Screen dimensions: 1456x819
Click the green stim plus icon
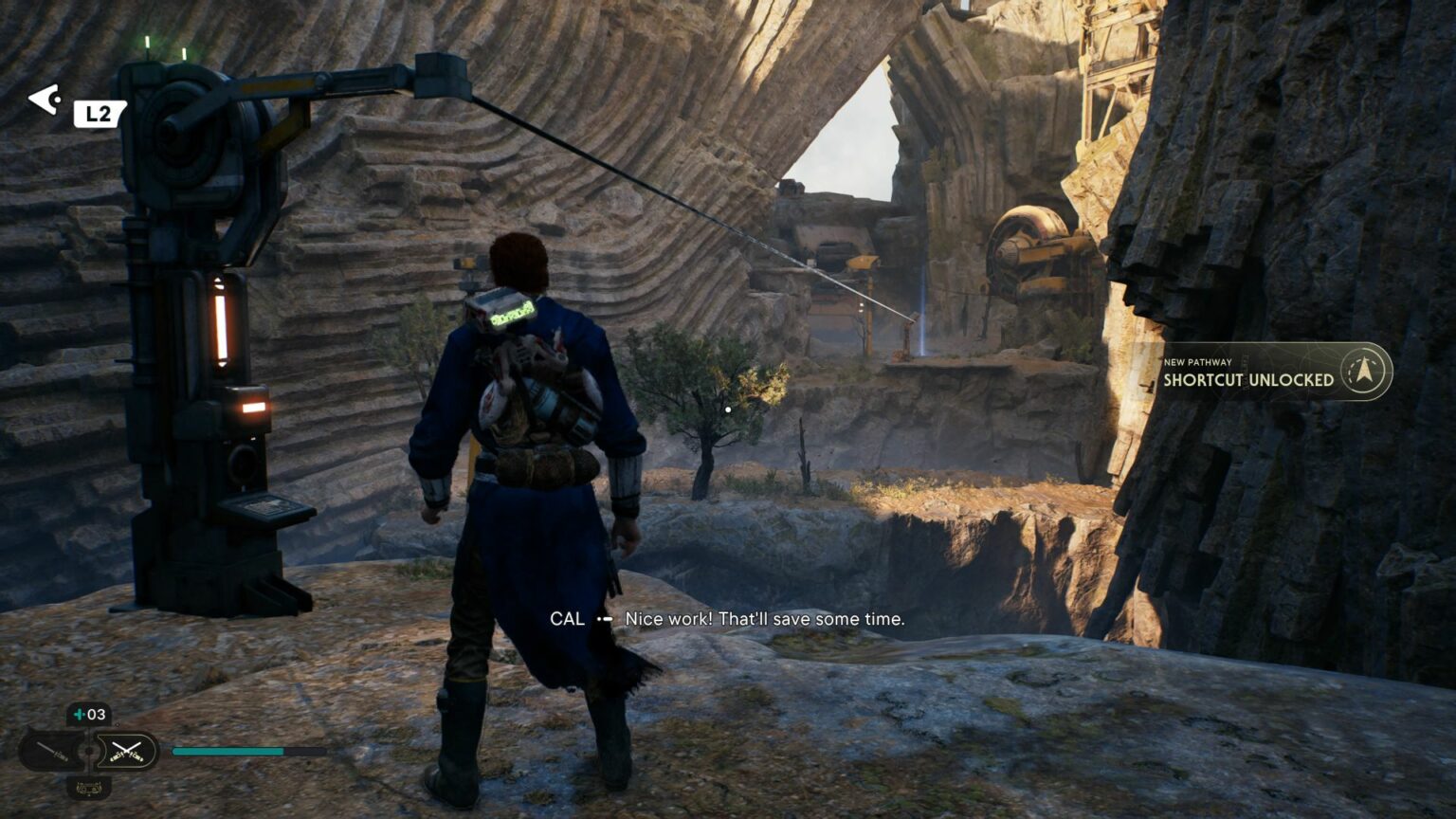click(78, 714)
